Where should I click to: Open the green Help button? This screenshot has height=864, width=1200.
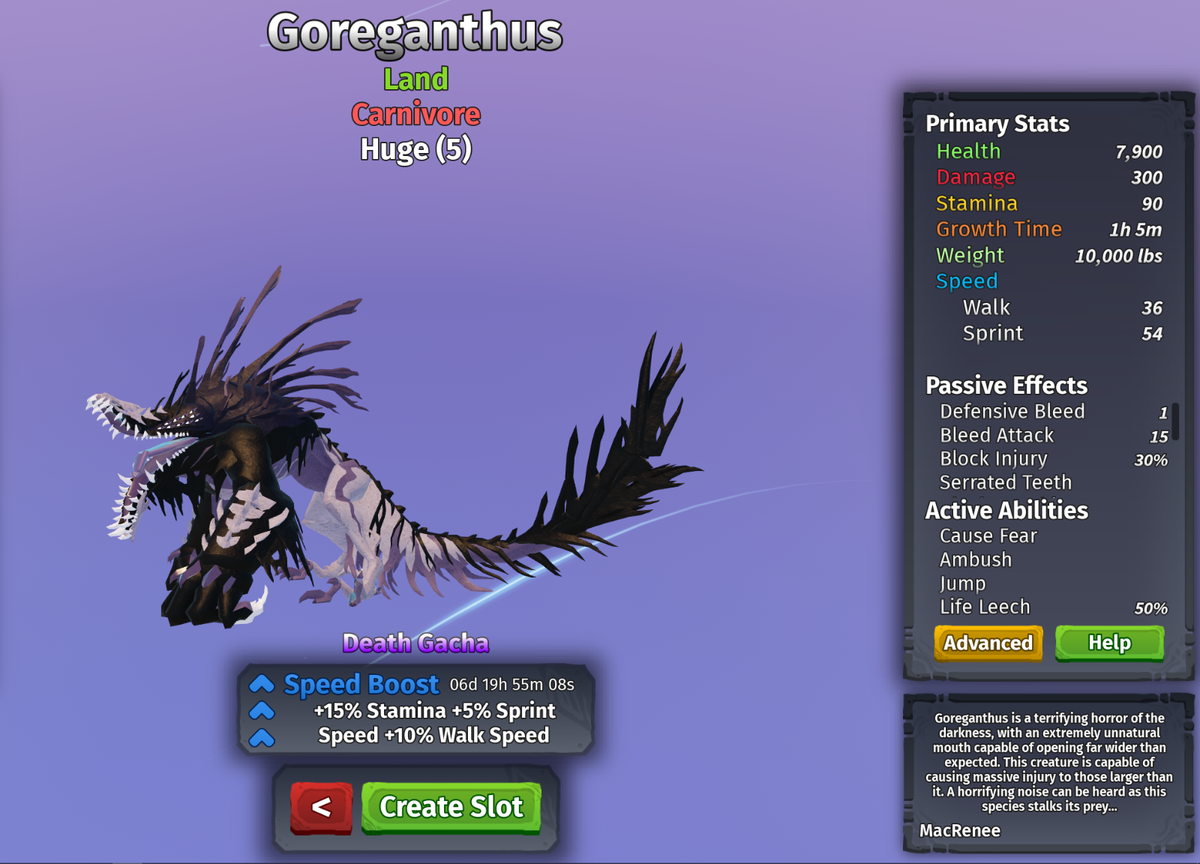coord(1109,643)
